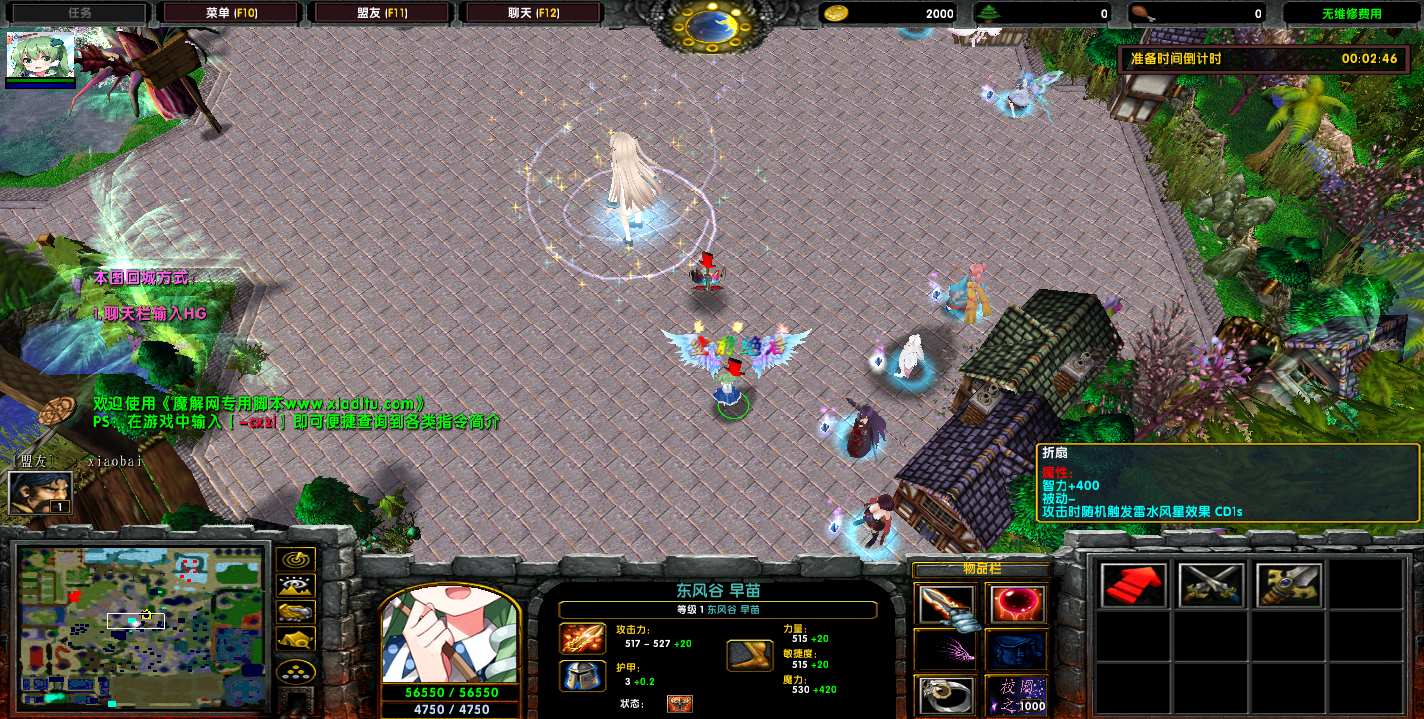The width and height of the screenshot is (1424, 719).
Task: Click the hero portrait in the bottom panel
Action: 450,633
